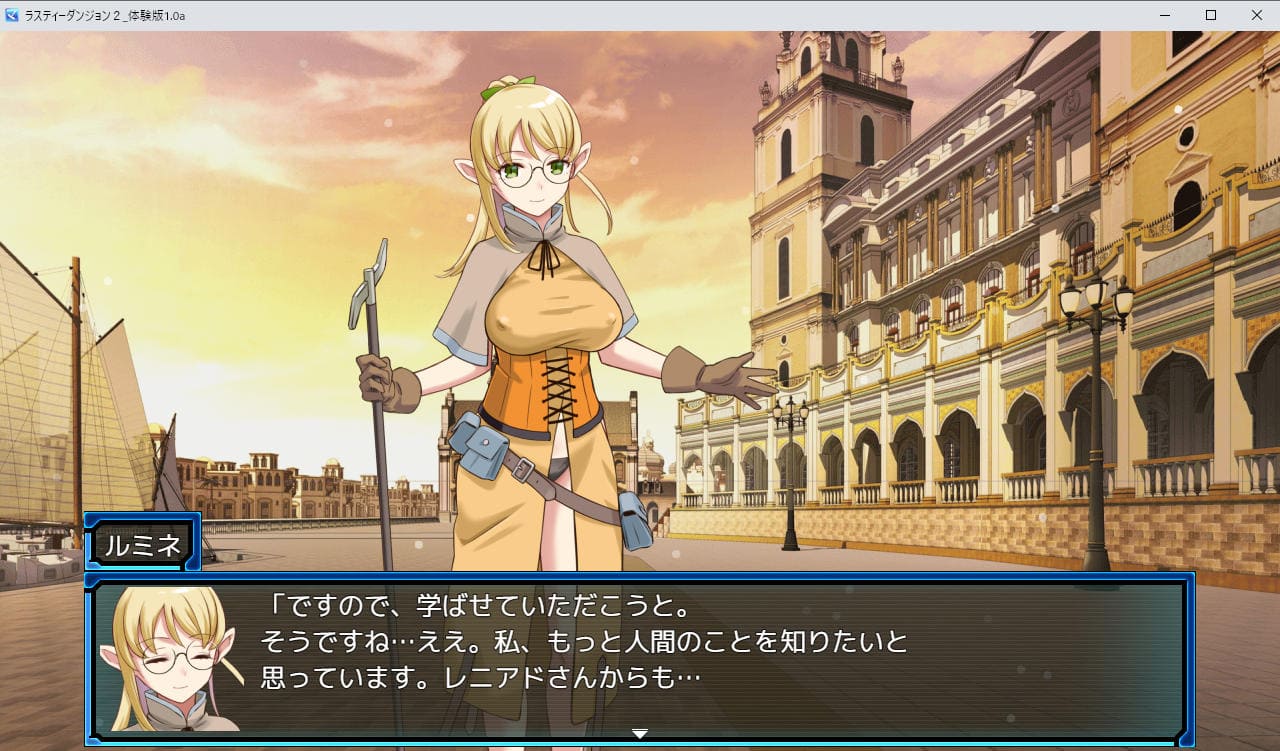Close the game window
The image size is (1280, 751).
(1257, 15)
